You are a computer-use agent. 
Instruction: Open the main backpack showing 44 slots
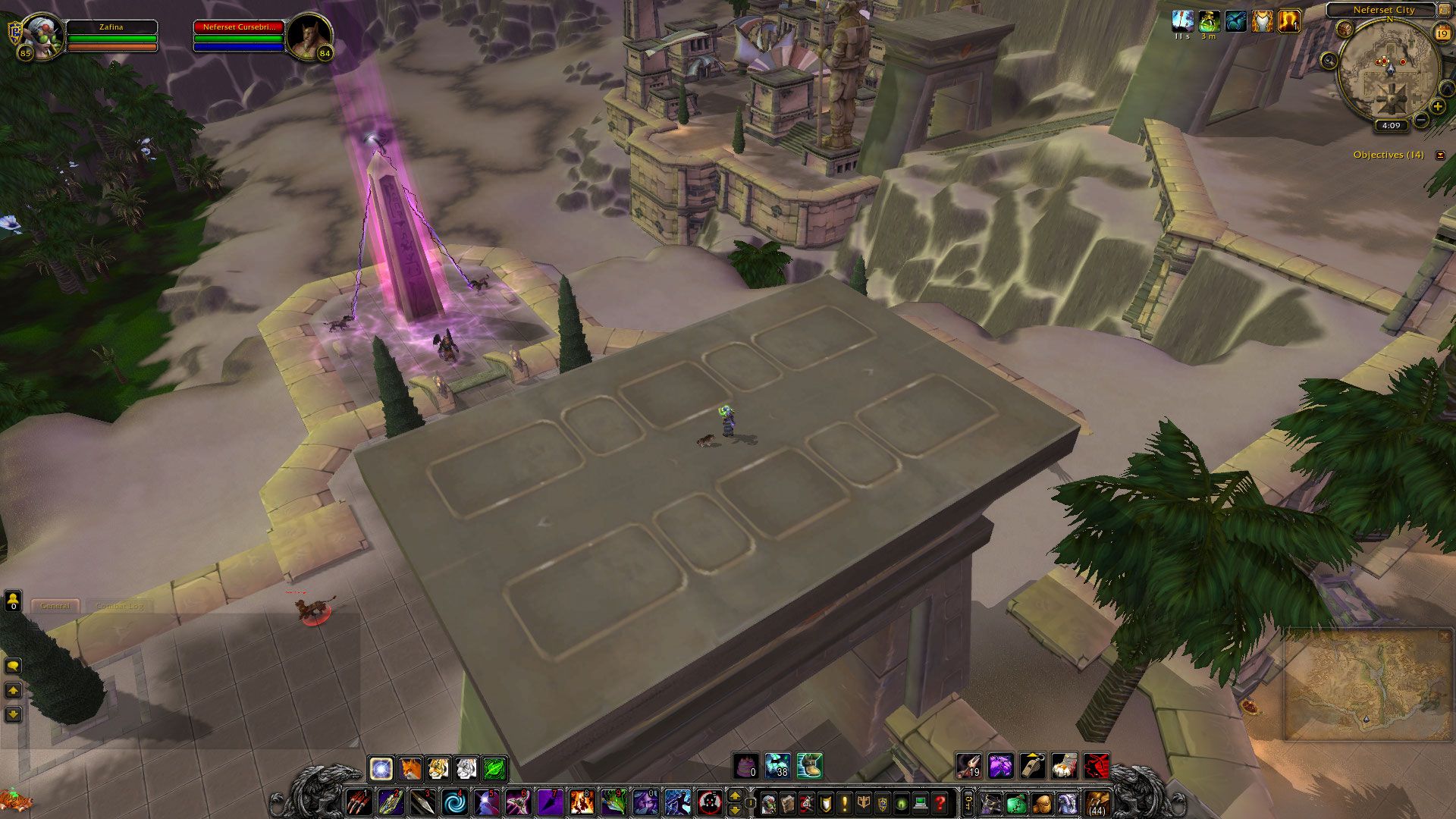[x=1097, y=803]
